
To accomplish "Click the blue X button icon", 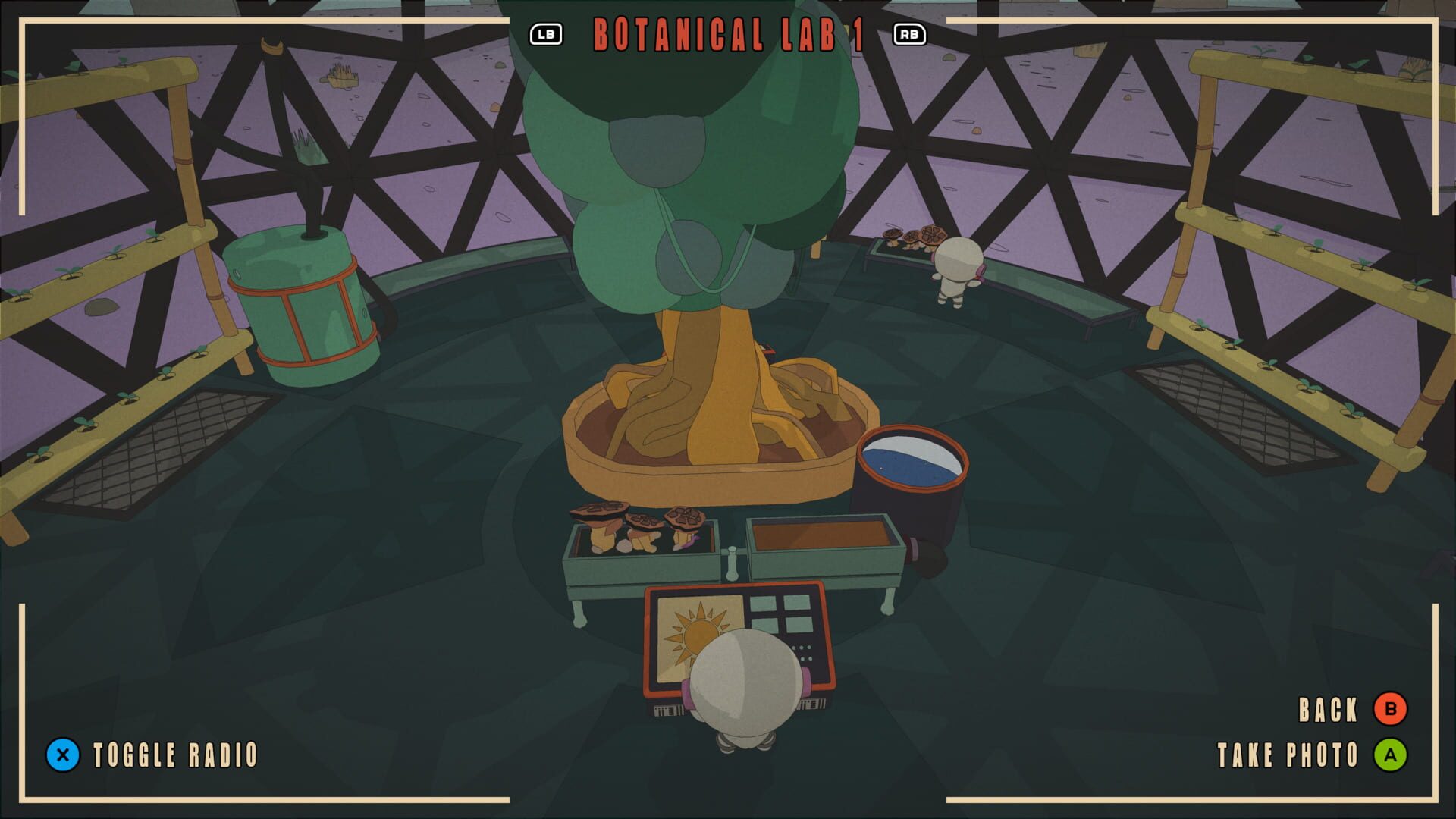I will [x=62, y=755].
